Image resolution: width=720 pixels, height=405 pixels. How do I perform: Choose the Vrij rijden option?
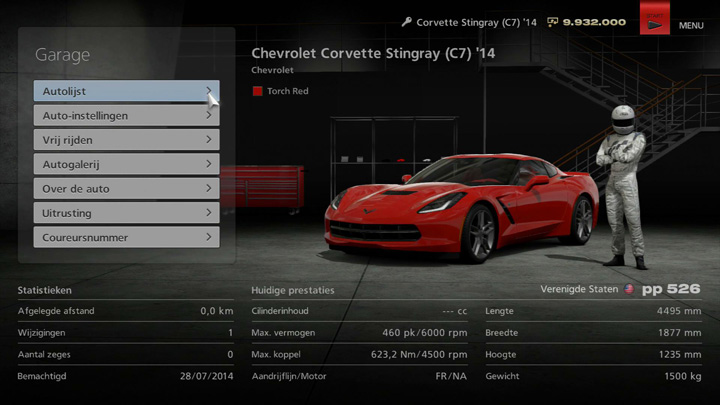pos(126,140)
